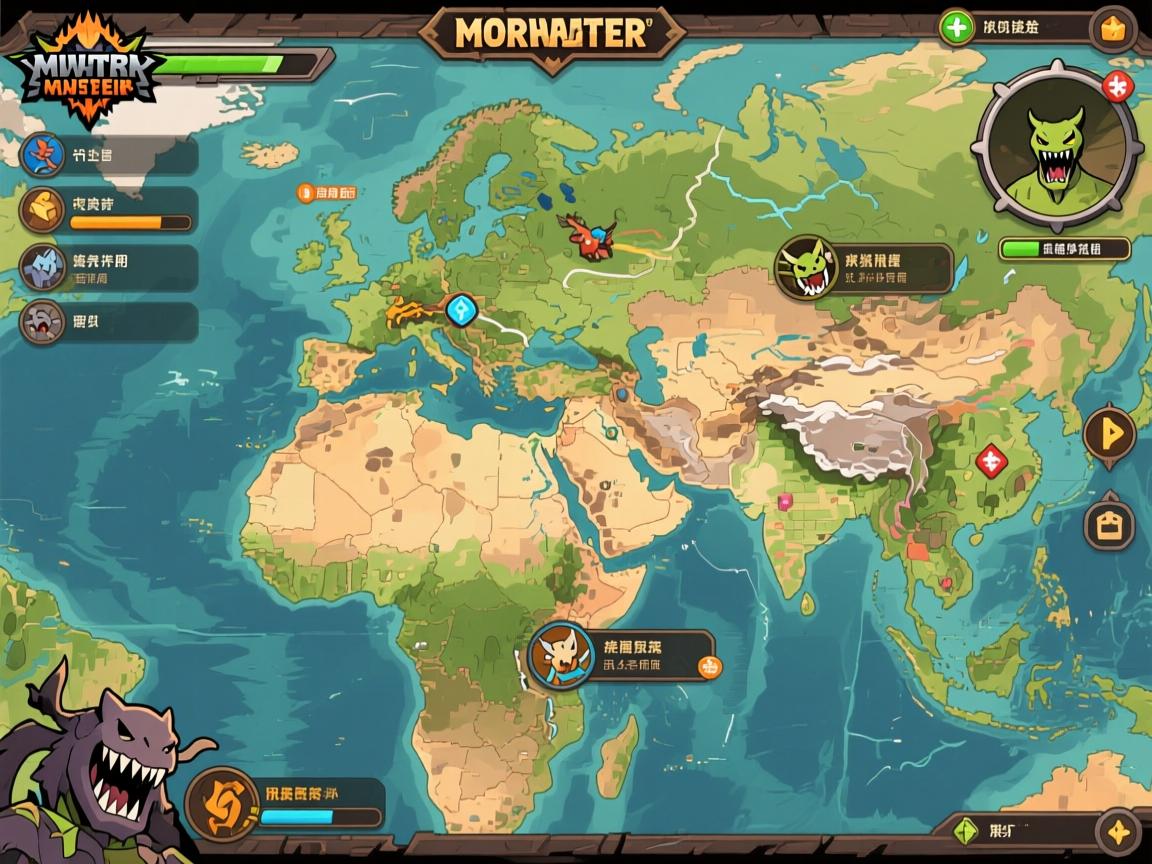
Task: Click the gold diamond corner button
Action: [1117, 830]
